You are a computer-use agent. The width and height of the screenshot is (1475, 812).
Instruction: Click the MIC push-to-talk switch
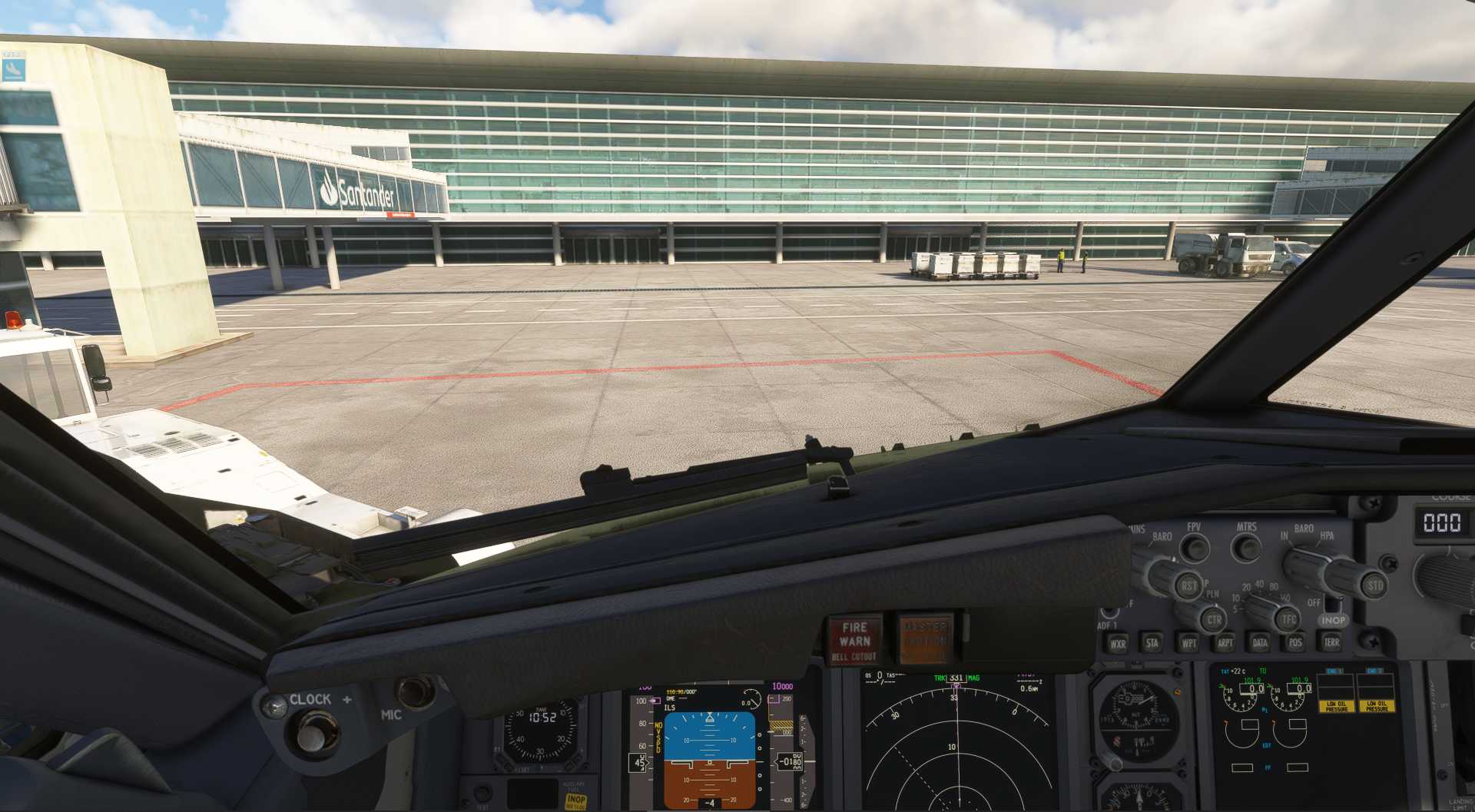pyautogui.click(x=416, y=691)
